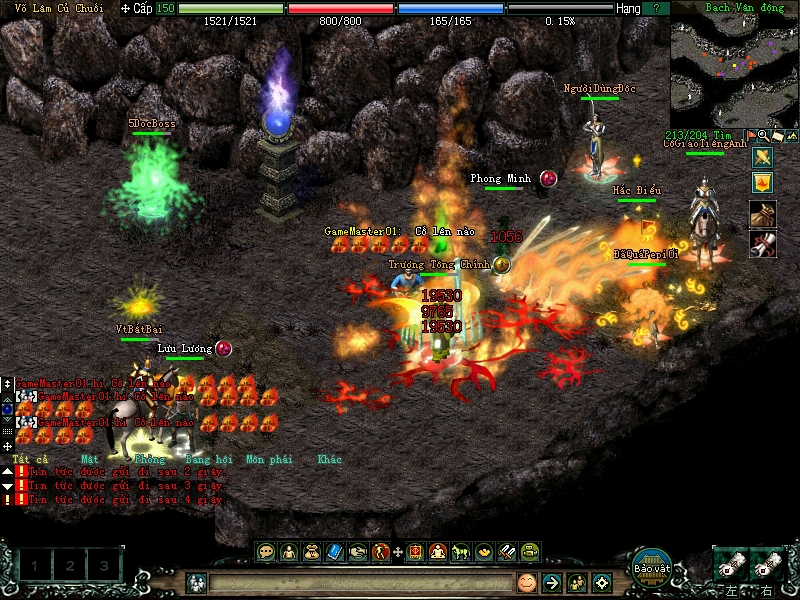Click the horse mount icon in toolbar
Image resolution: width=800 pixels, height=600 pixels.
click(461, 551)
